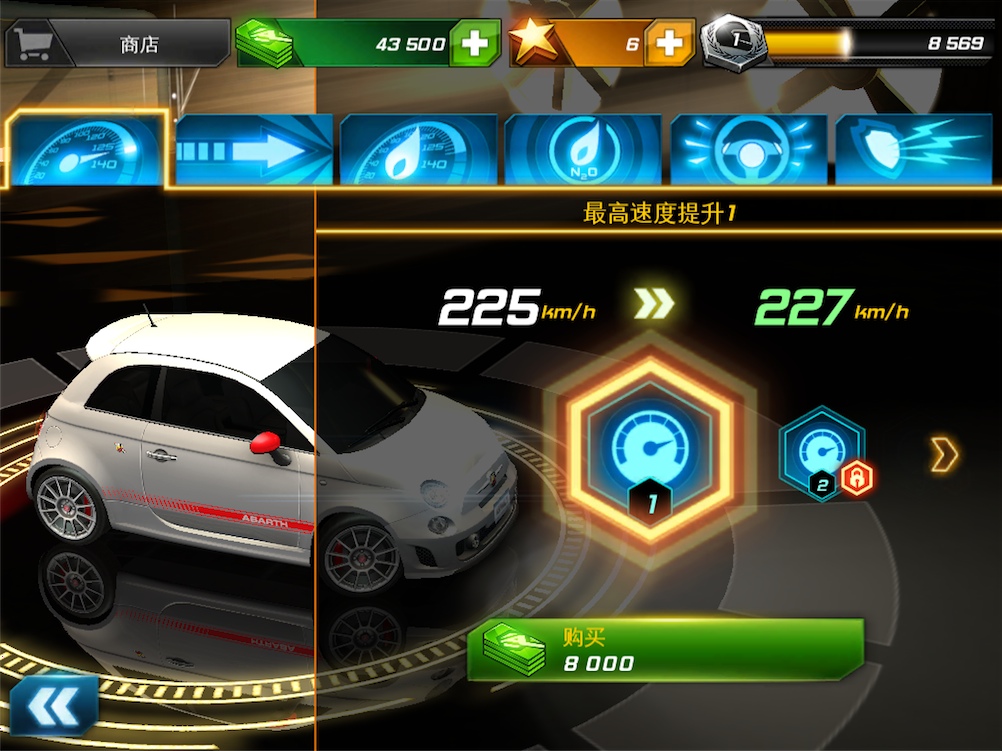Open the flame speedometer upgrade tab
Image resolution: width=1002 pixels, height=751 pixels.
pyautogui.click(x=418, y=150)
